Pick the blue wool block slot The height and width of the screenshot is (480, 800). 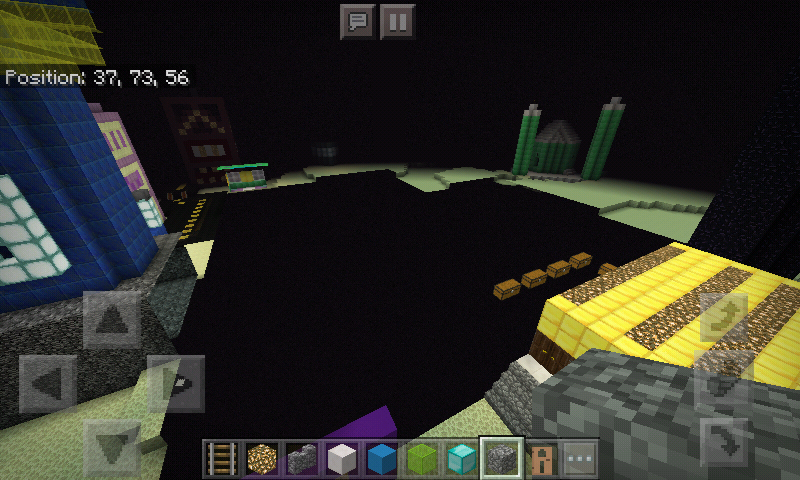click(381, 459)
